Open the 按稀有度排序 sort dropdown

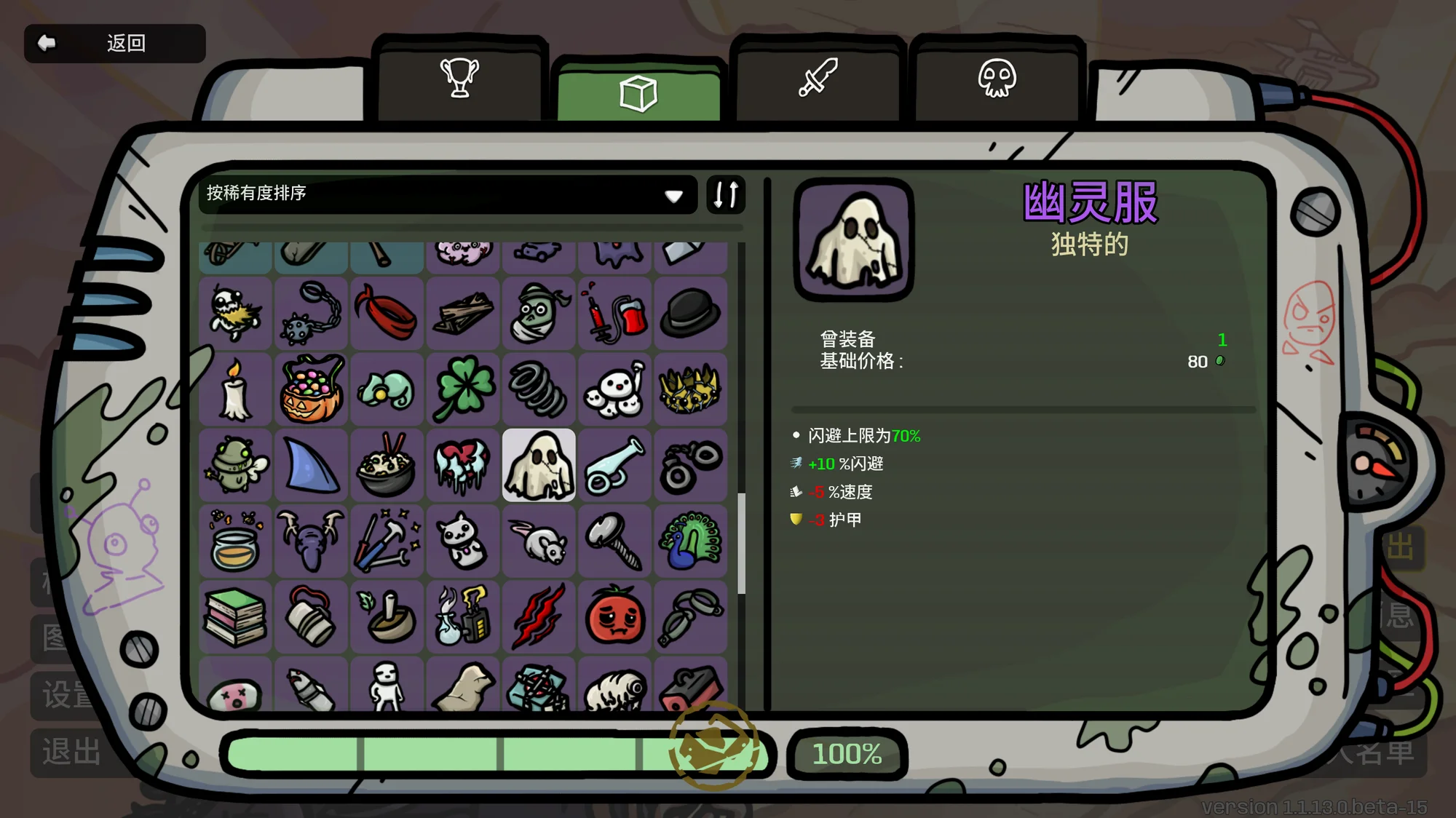point(447,194)
